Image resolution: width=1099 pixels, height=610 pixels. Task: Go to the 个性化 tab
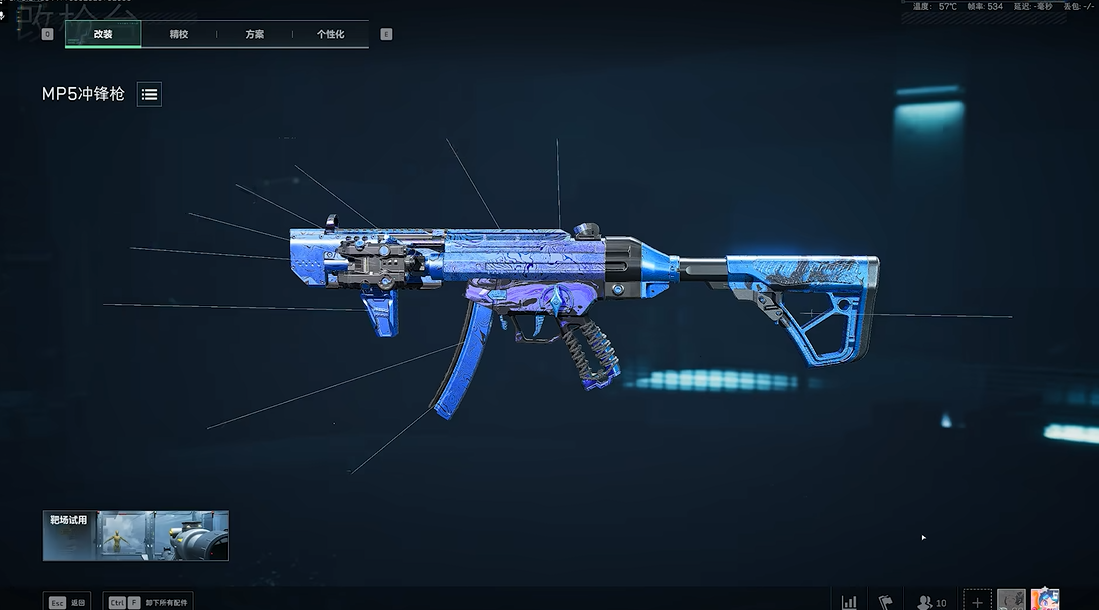[331, 34]
